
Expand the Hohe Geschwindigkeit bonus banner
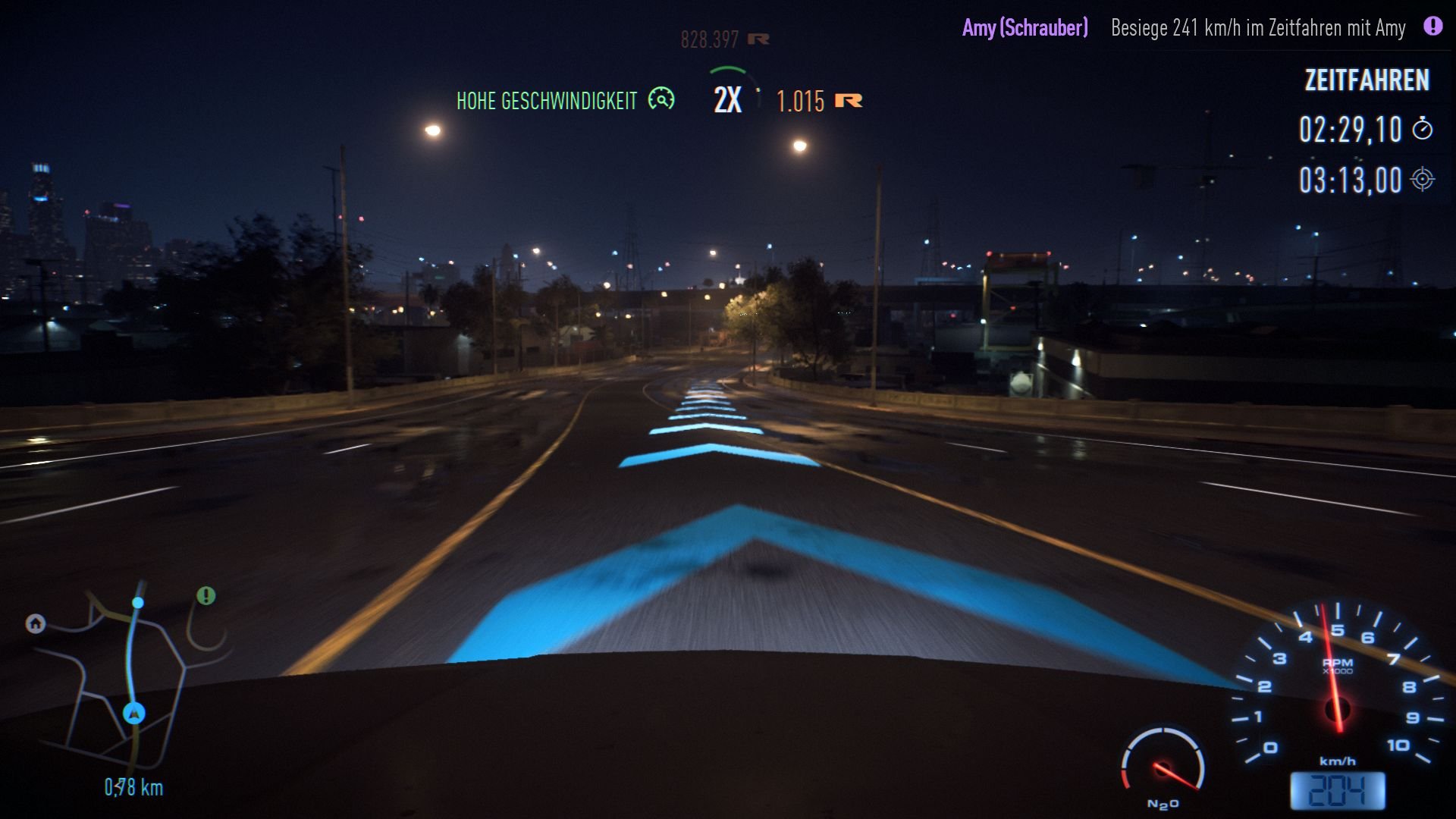(548, 99)
